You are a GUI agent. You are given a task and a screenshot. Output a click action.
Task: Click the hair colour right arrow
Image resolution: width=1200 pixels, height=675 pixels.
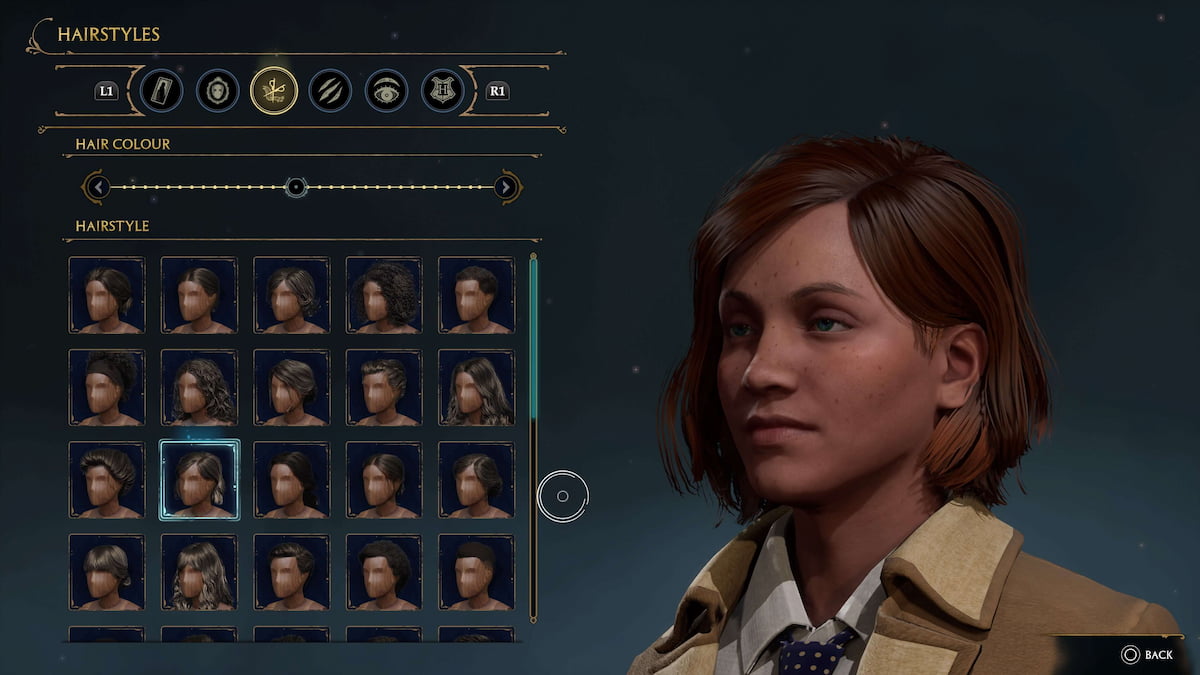click(506, 187)
